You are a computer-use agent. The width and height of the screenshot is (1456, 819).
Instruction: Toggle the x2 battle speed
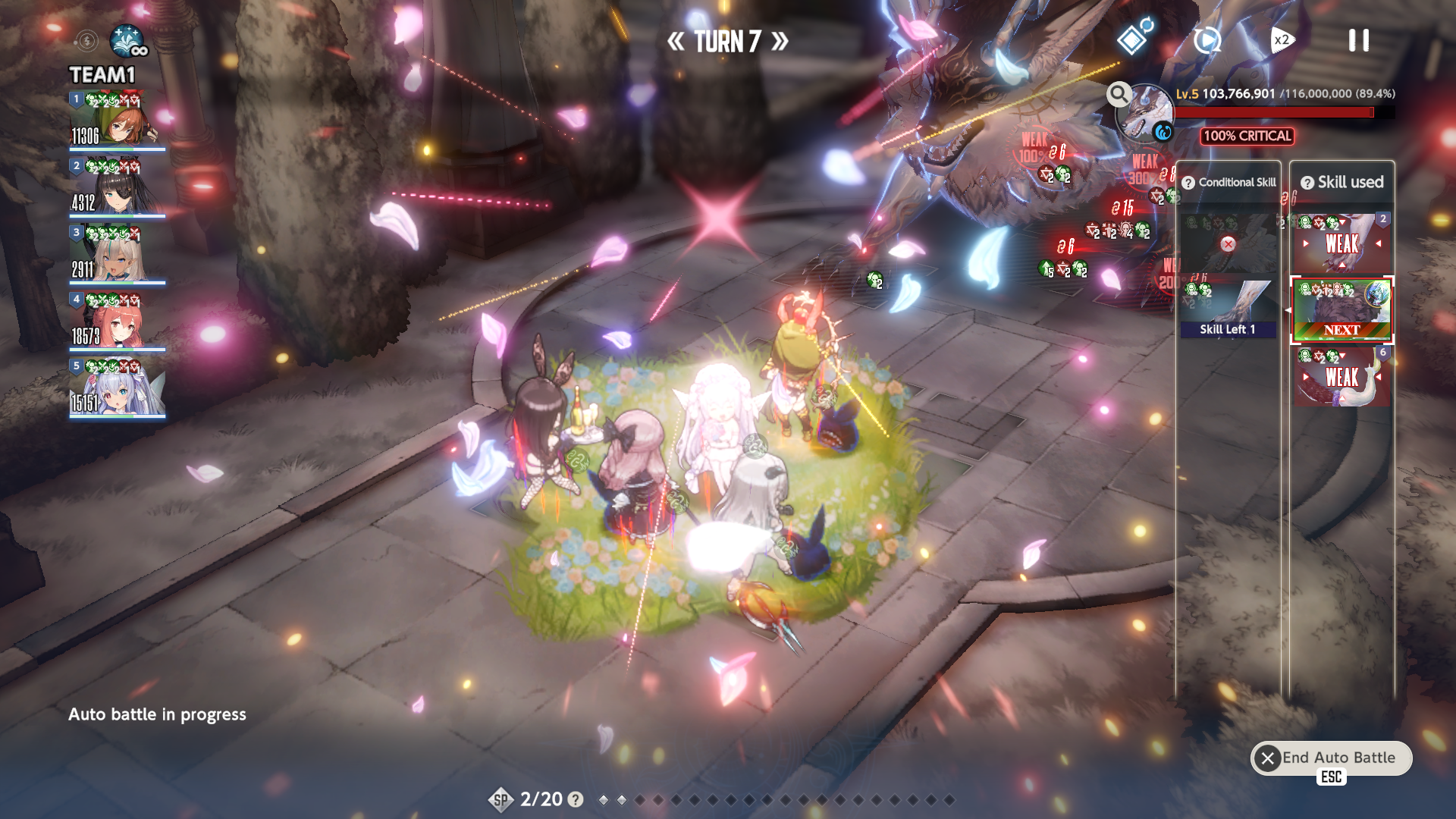(x=1281, y=40)
